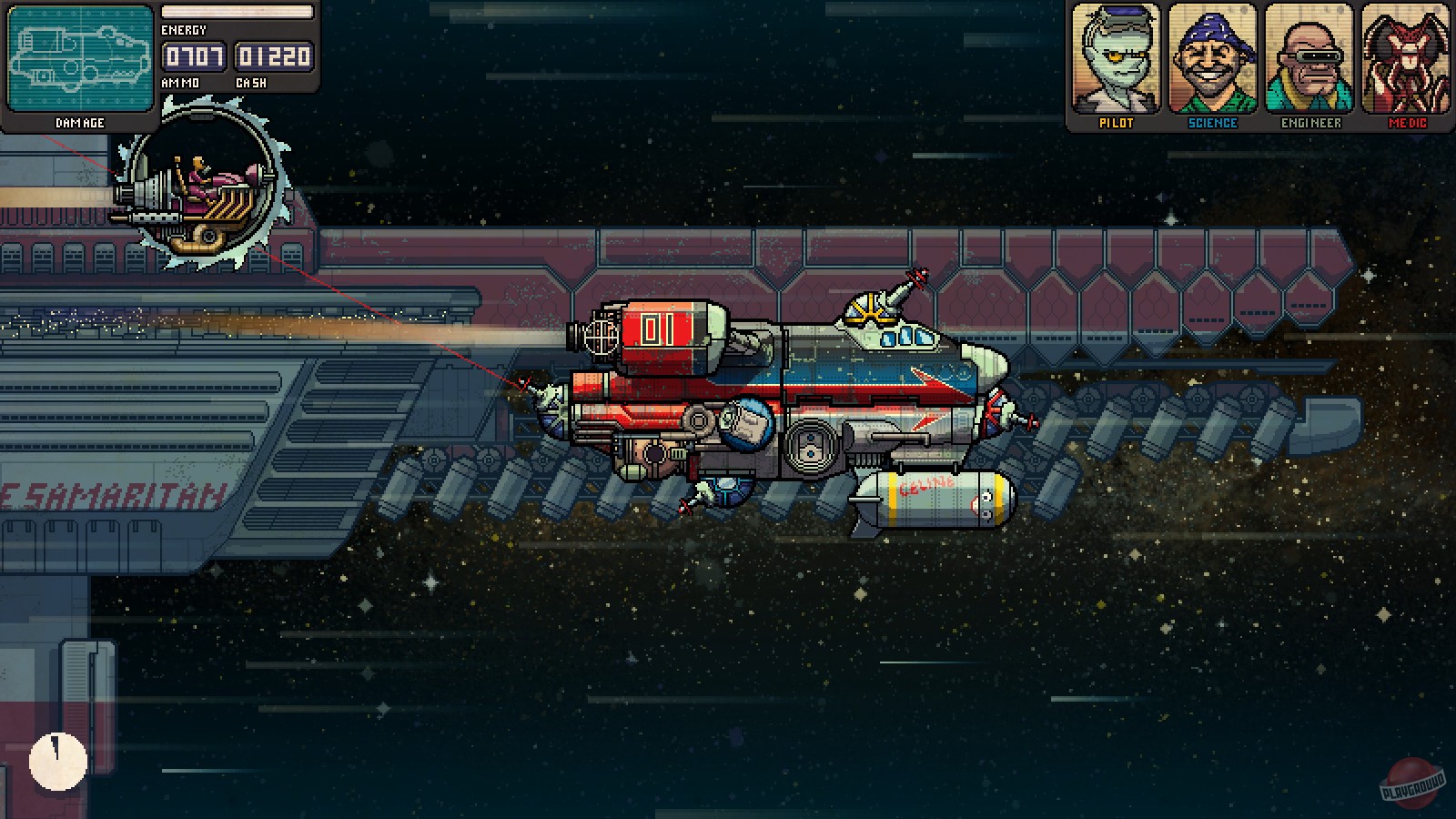Select the Engineer crew portrait
This screenshot has width=1456, height=819.
1309,59
